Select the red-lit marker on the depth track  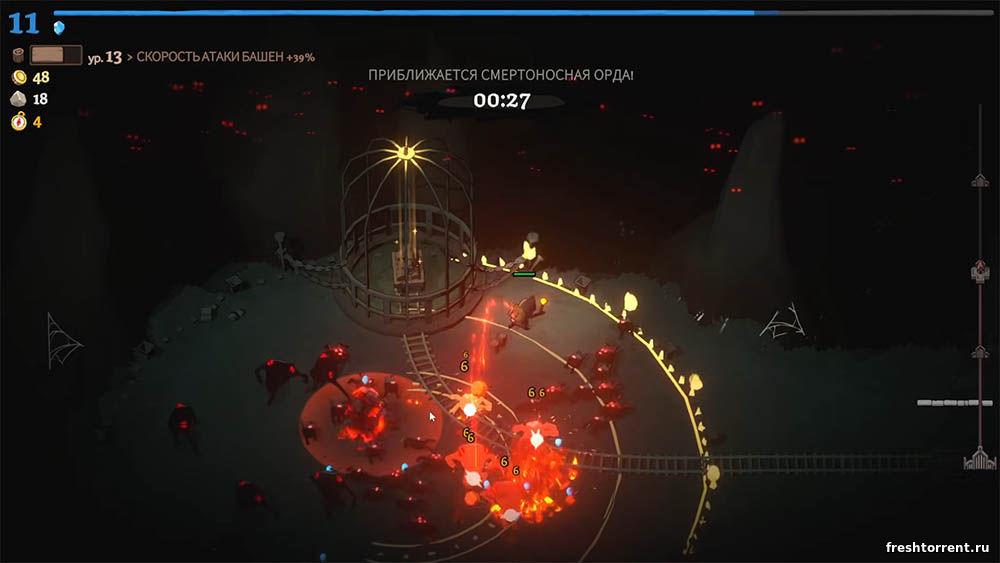980,271
